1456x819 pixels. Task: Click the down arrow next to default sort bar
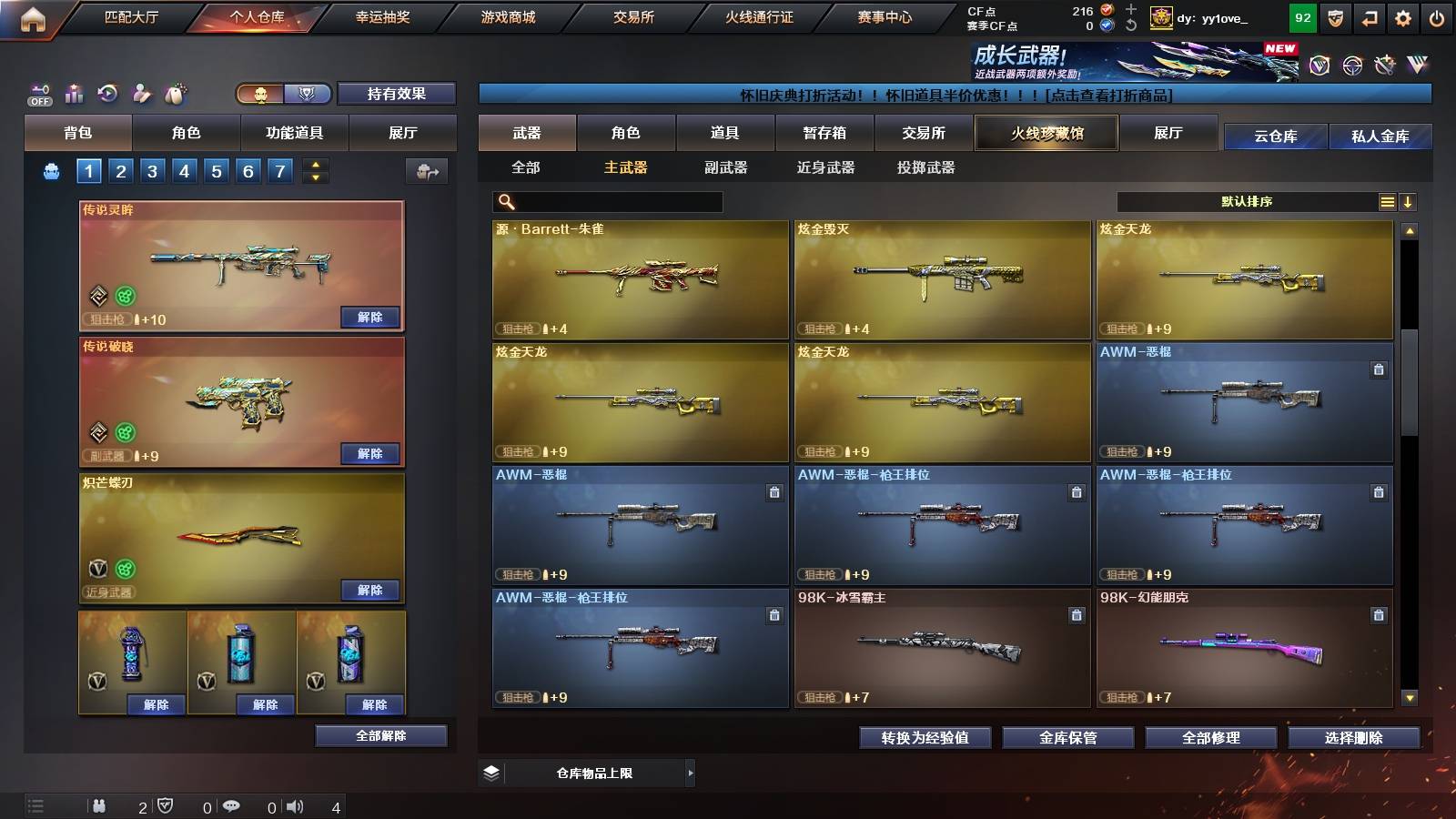point(1409,201)
